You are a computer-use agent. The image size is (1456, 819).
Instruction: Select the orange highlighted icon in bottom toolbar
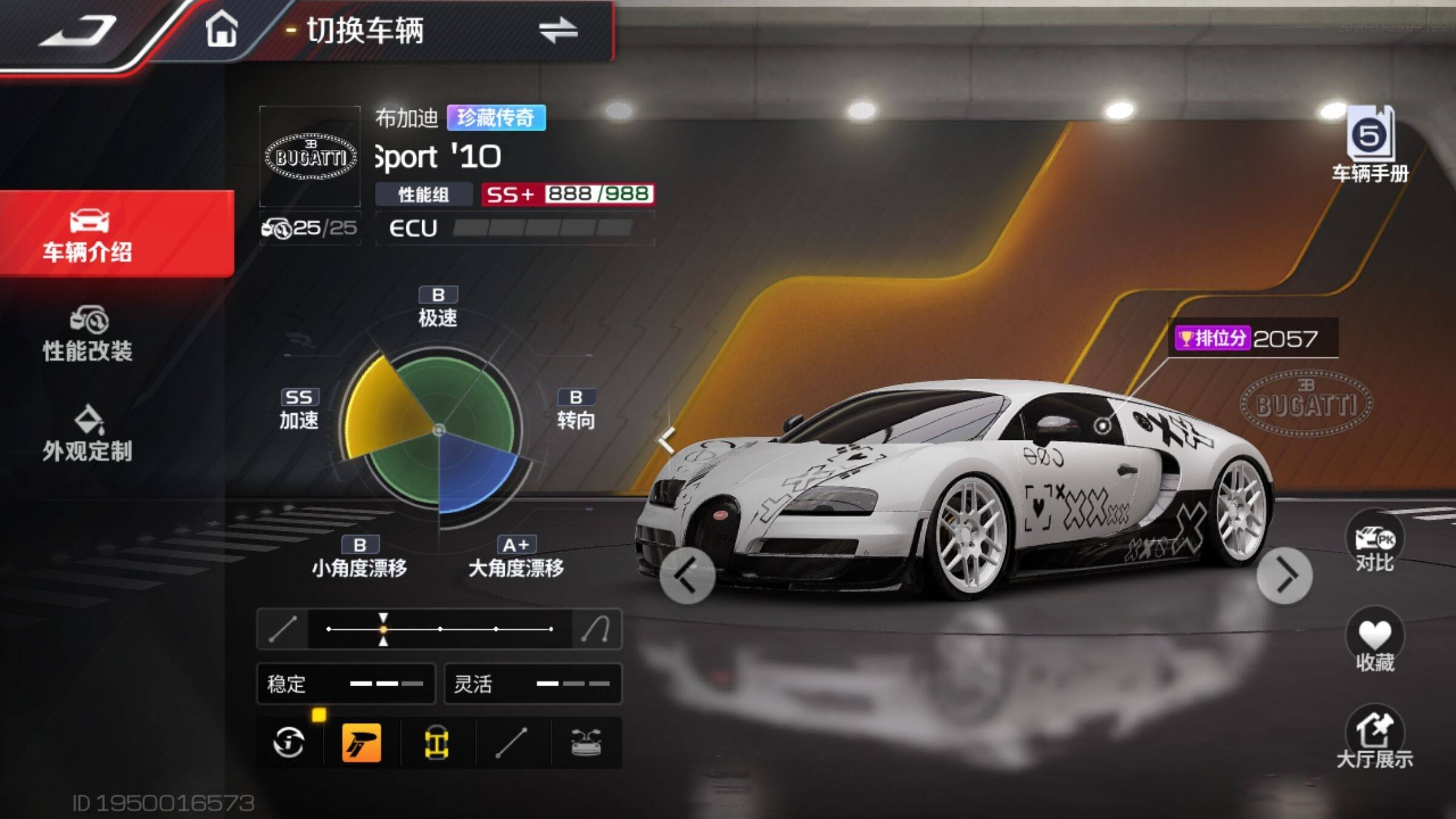point(362,743)
